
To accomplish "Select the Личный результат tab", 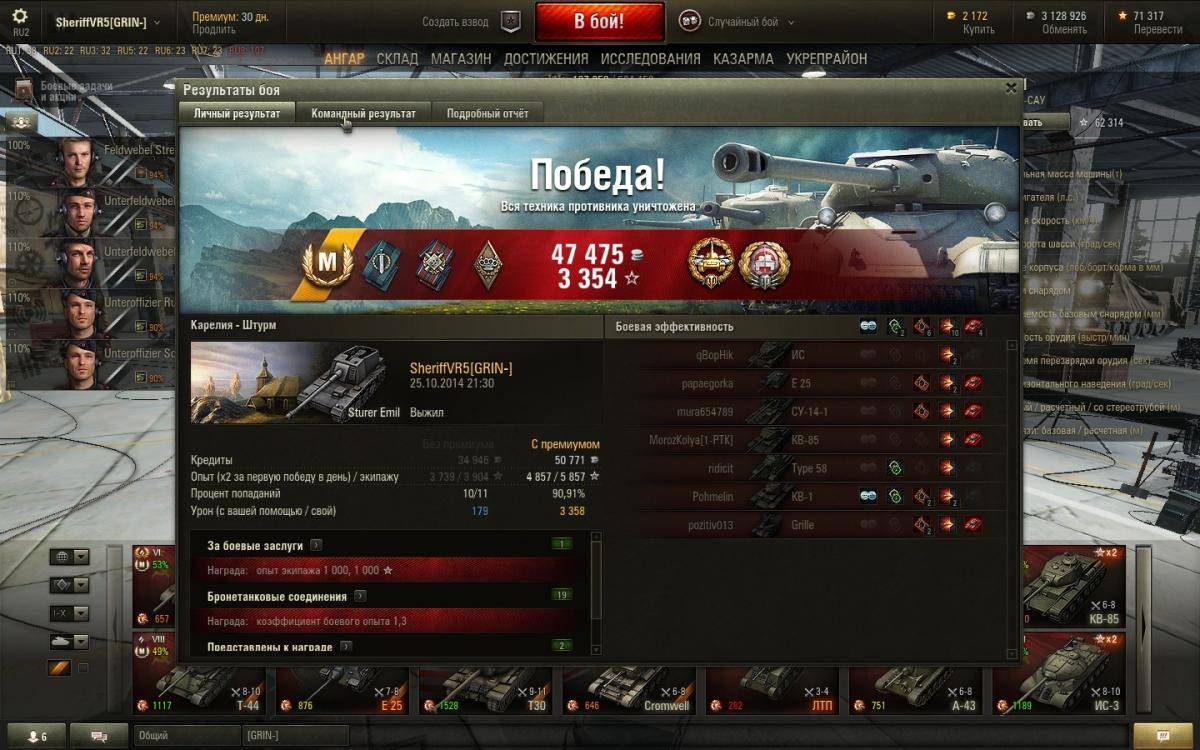I will pos(237,113).
